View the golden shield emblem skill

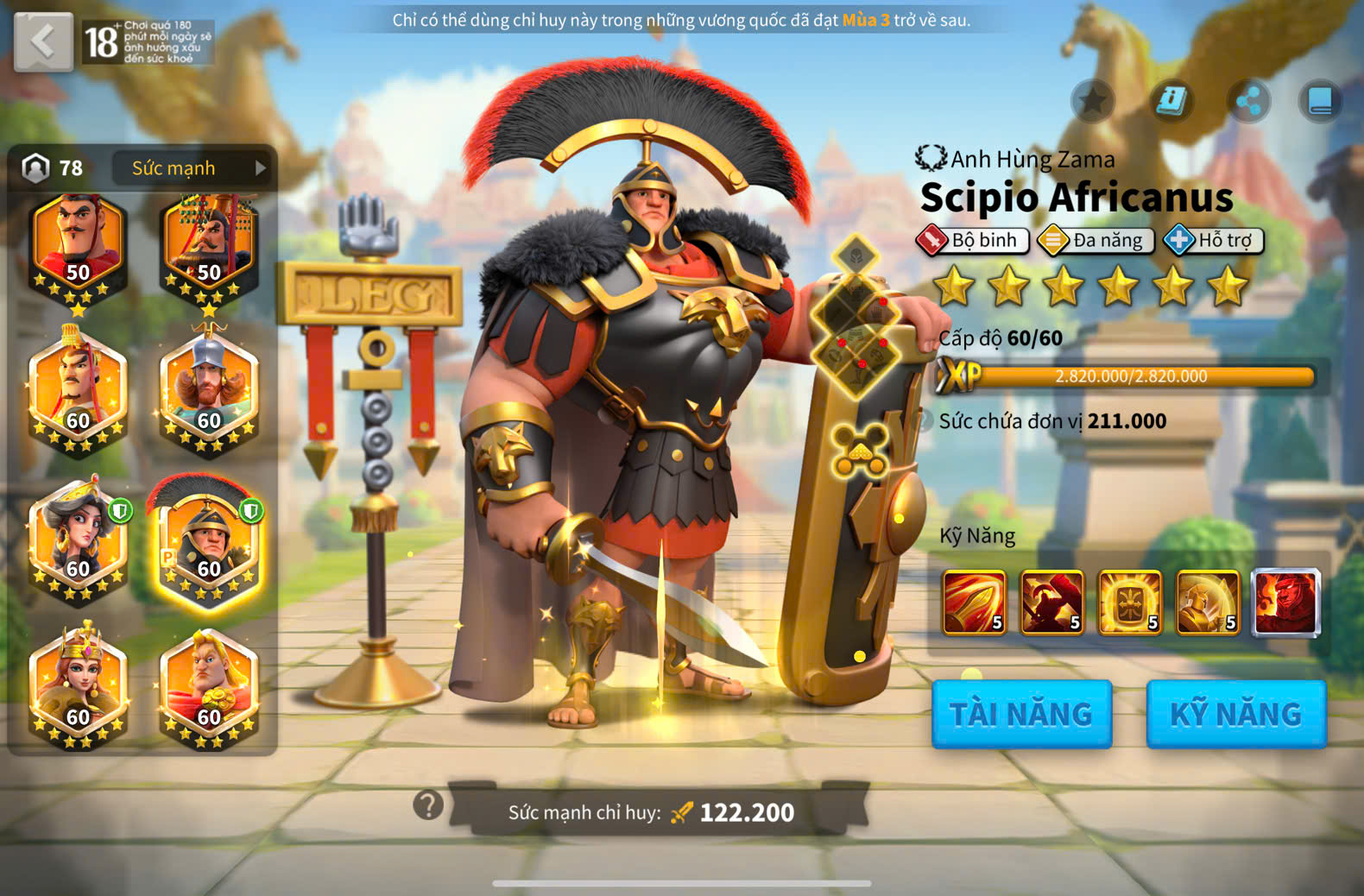click(x=1129, y=602)
